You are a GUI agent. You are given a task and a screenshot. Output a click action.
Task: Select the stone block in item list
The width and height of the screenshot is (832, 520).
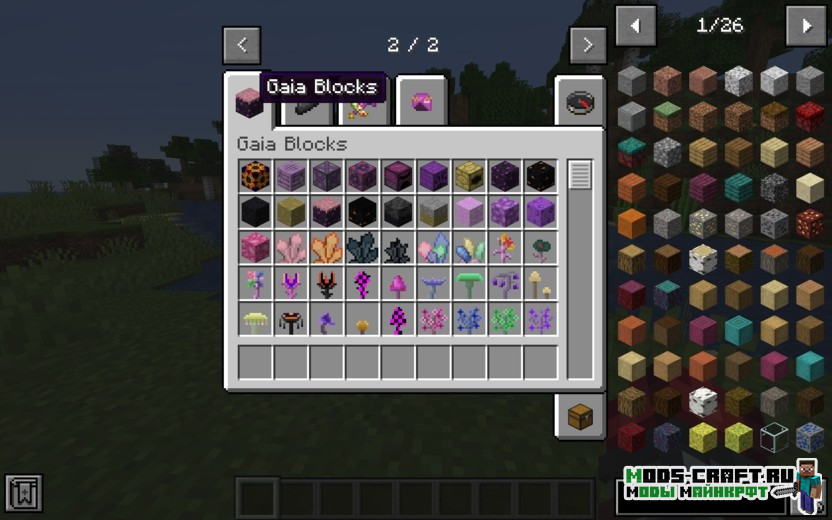(632, 81)
